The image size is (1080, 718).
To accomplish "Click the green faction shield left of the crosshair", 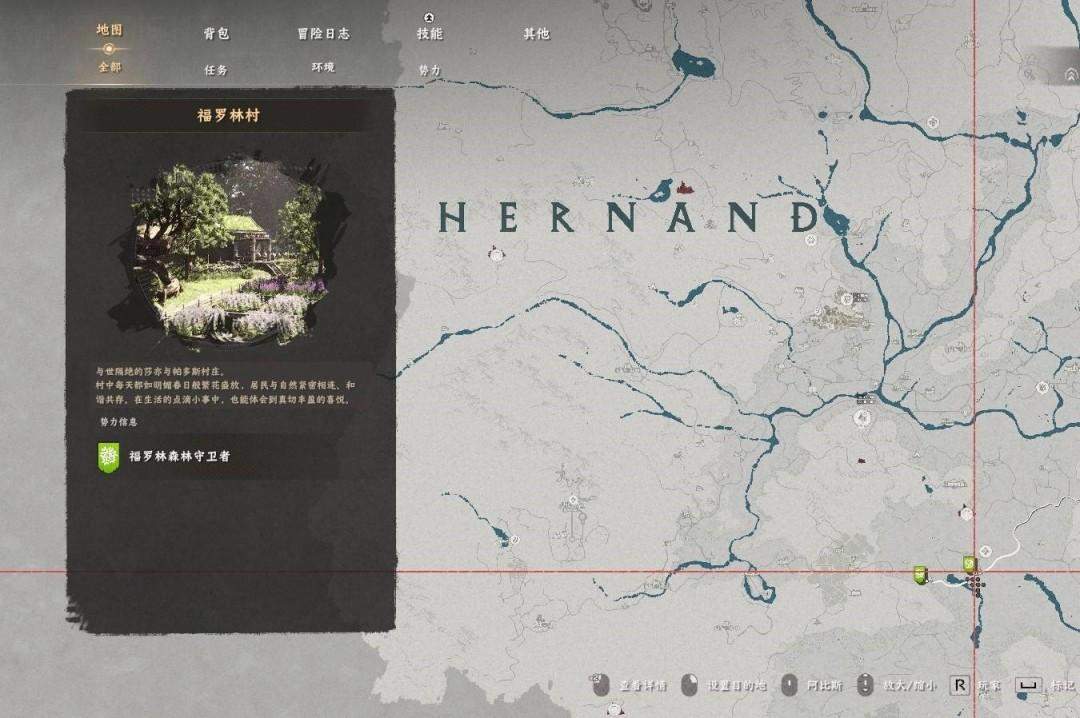I will click(x=921, y=574).
